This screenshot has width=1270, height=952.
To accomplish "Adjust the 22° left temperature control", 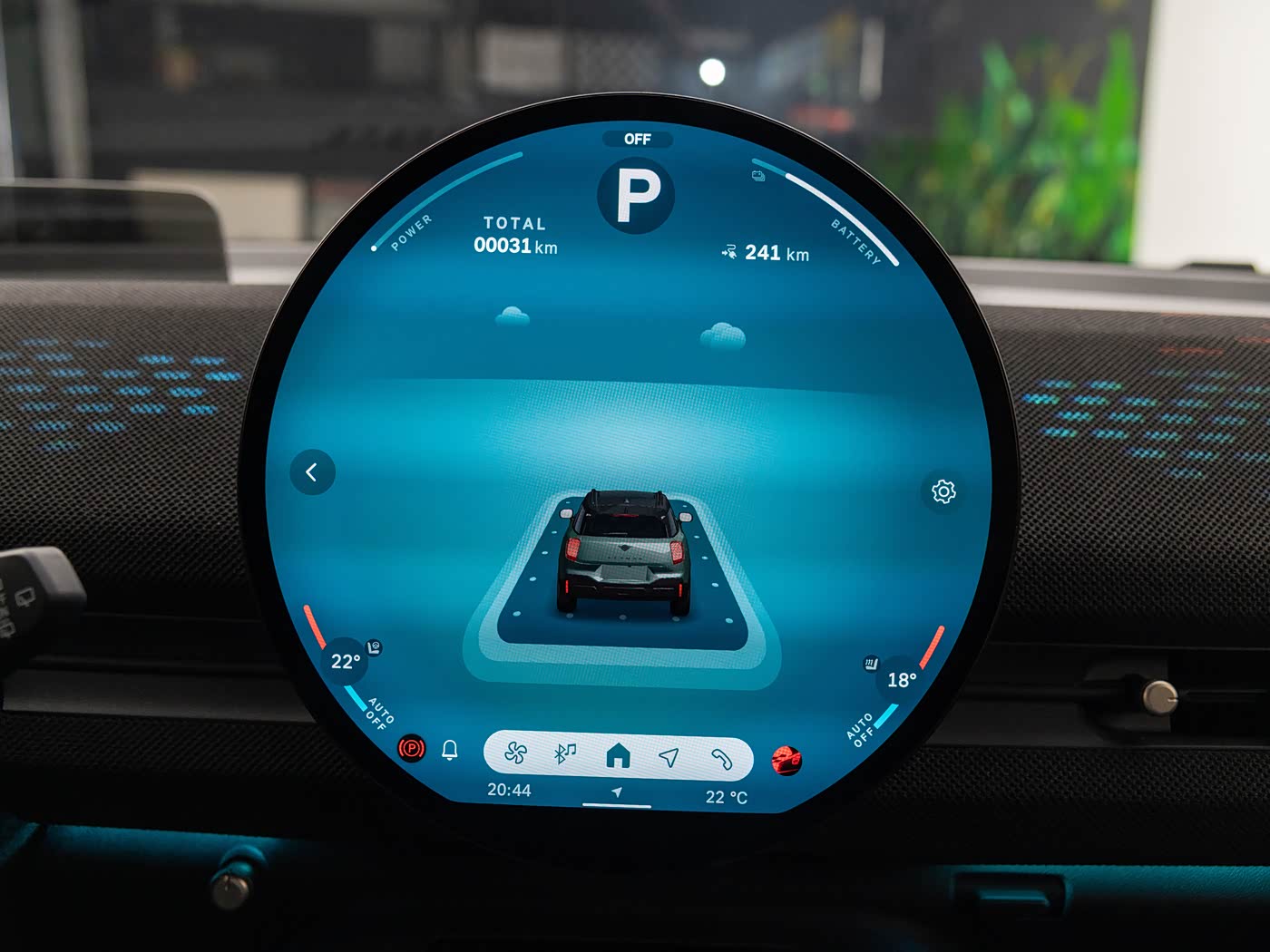I will coord(345,662).
